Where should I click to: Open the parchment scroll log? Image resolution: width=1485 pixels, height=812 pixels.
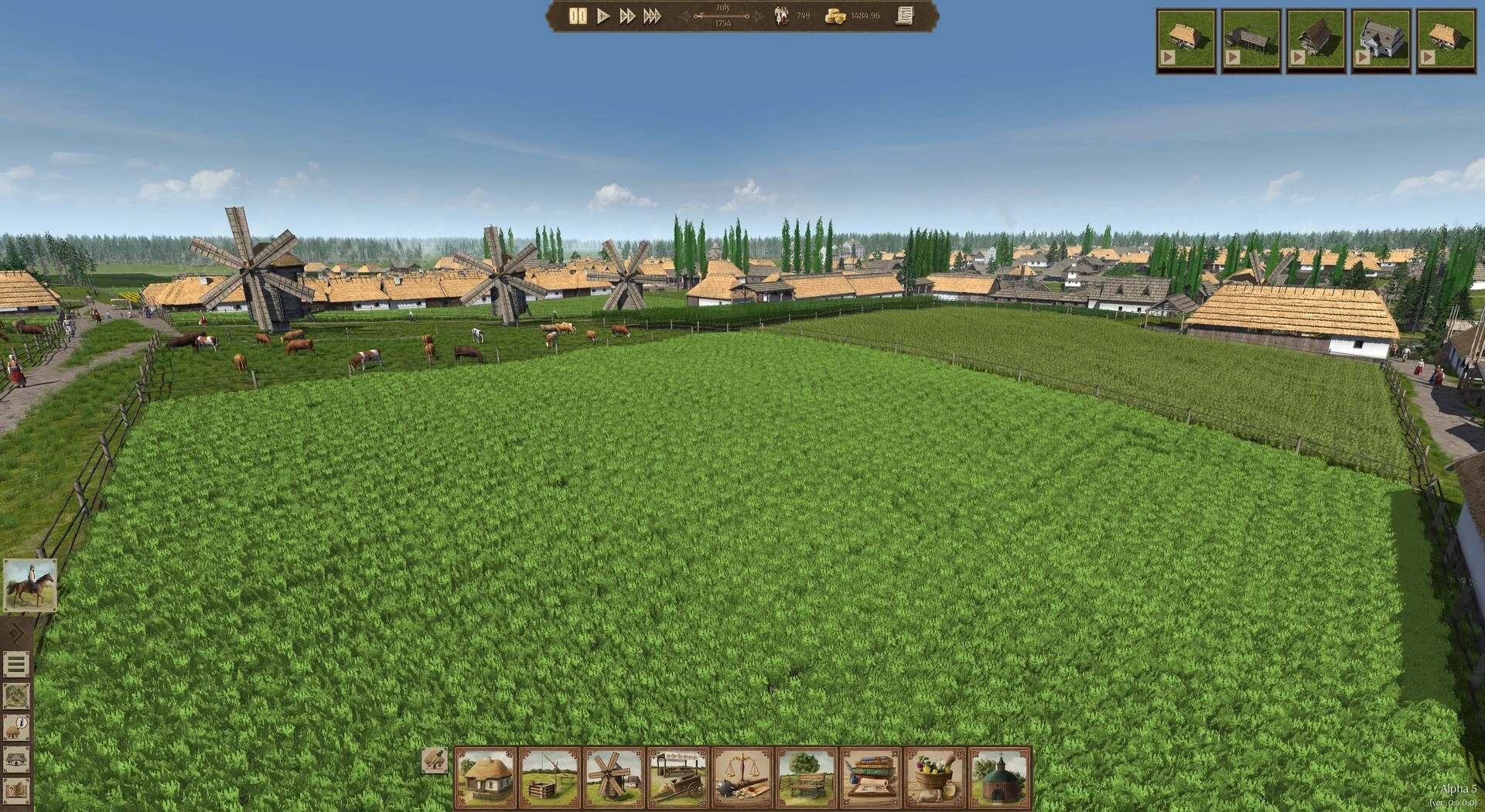click(x=905, y=16)
